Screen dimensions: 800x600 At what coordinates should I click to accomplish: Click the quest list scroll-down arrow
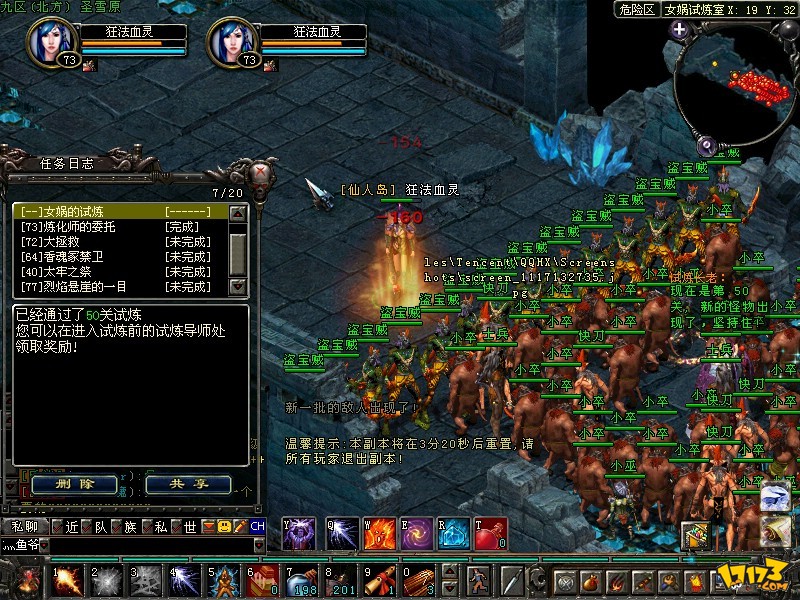click(x=238, y=286)
